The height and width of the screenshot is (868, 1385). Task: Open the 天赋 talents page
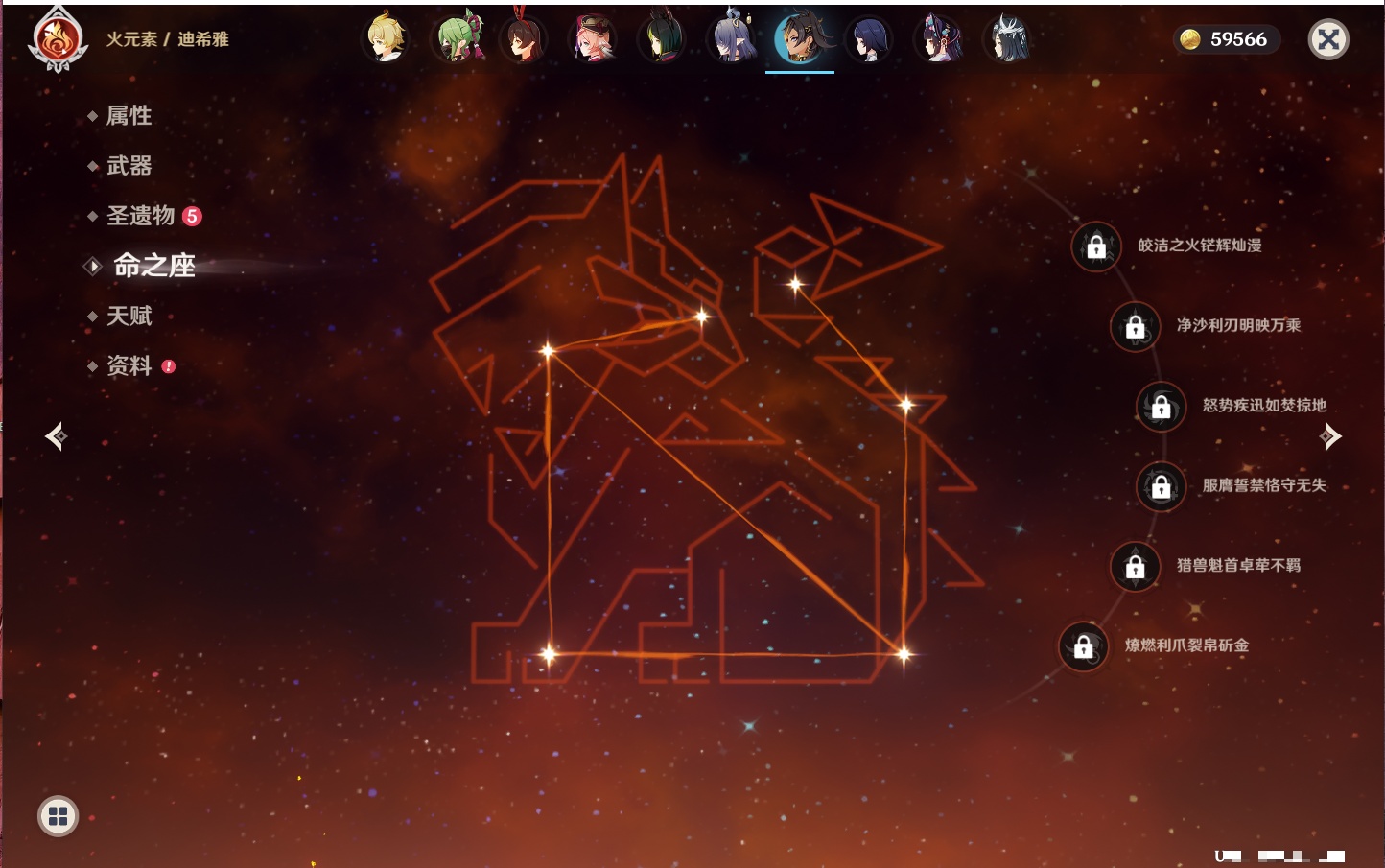[x=129, y=316]
